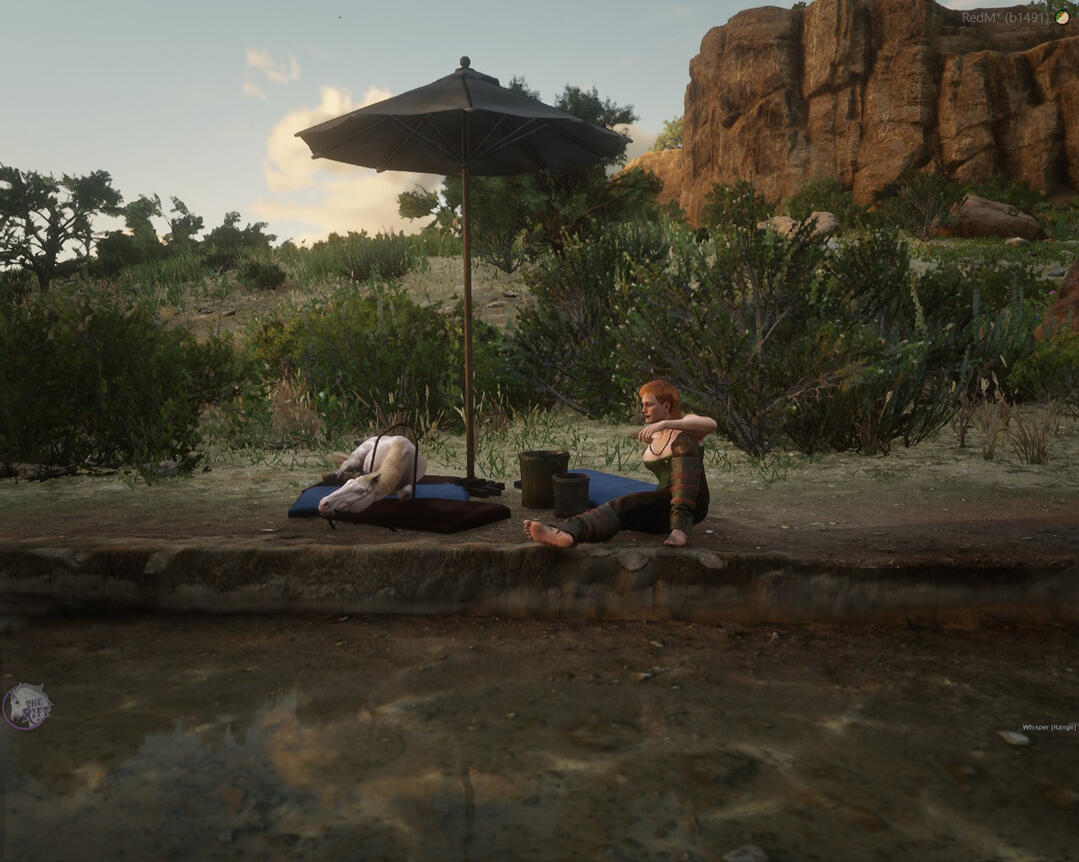Click The Rift server logo icon
Screen dimensions: 1079x862
[26, 707]
